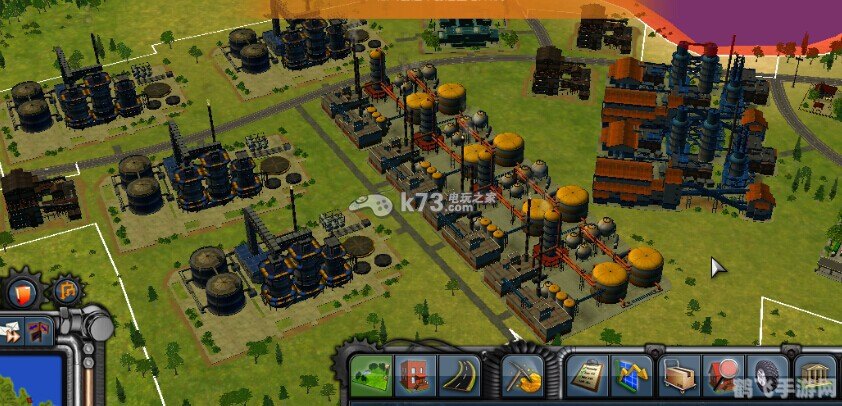842x406 pixels.
Task: Click the orange shield gear button
Action: [21, 292]
